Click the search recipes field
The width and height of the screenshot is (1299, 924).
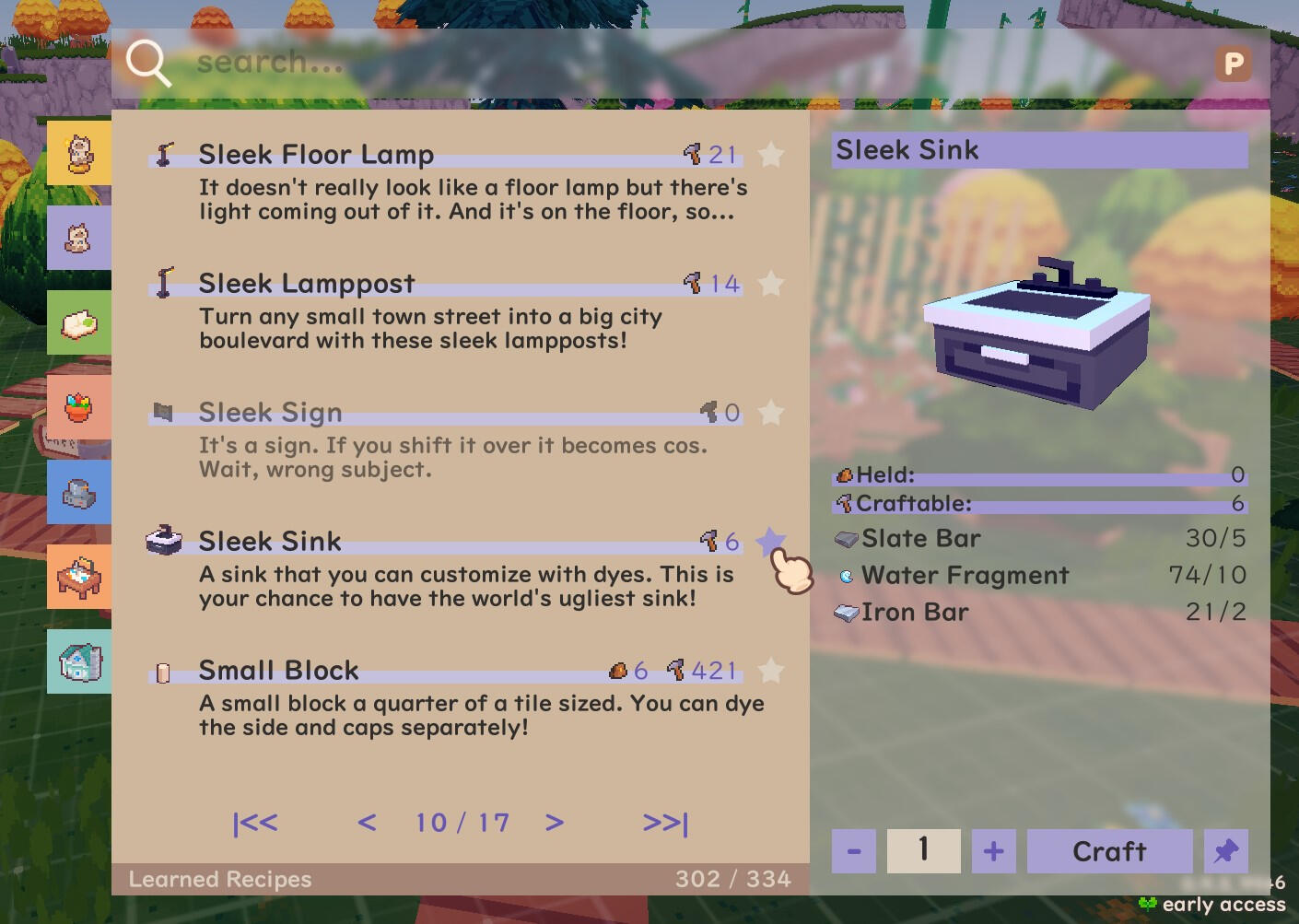(x=645, y=63)
